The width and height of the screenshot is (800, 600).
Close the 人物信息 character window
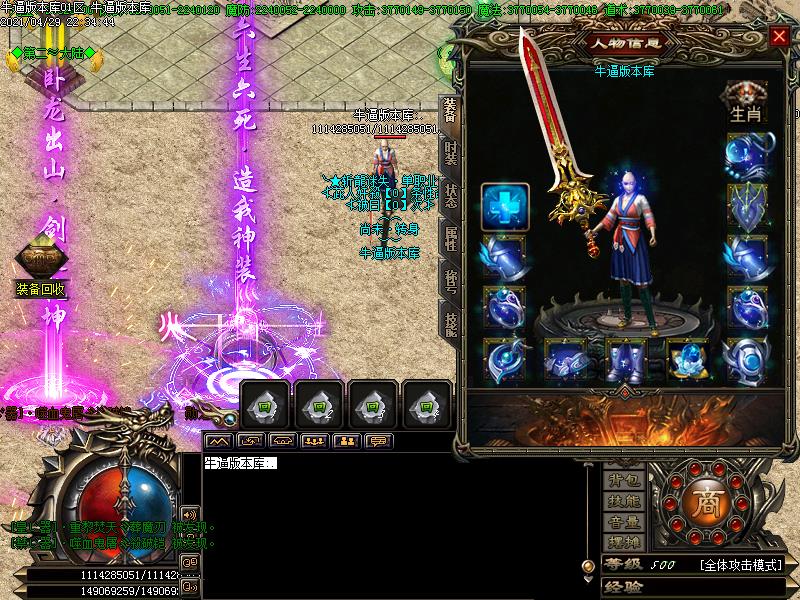(779, 37)
